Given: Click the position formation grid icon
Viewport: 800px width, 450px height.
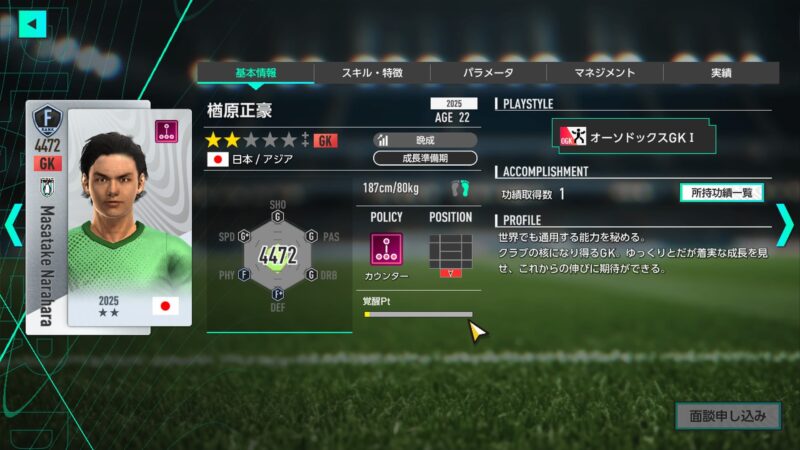Looking at the screenshot, I should tap(450, 251).
